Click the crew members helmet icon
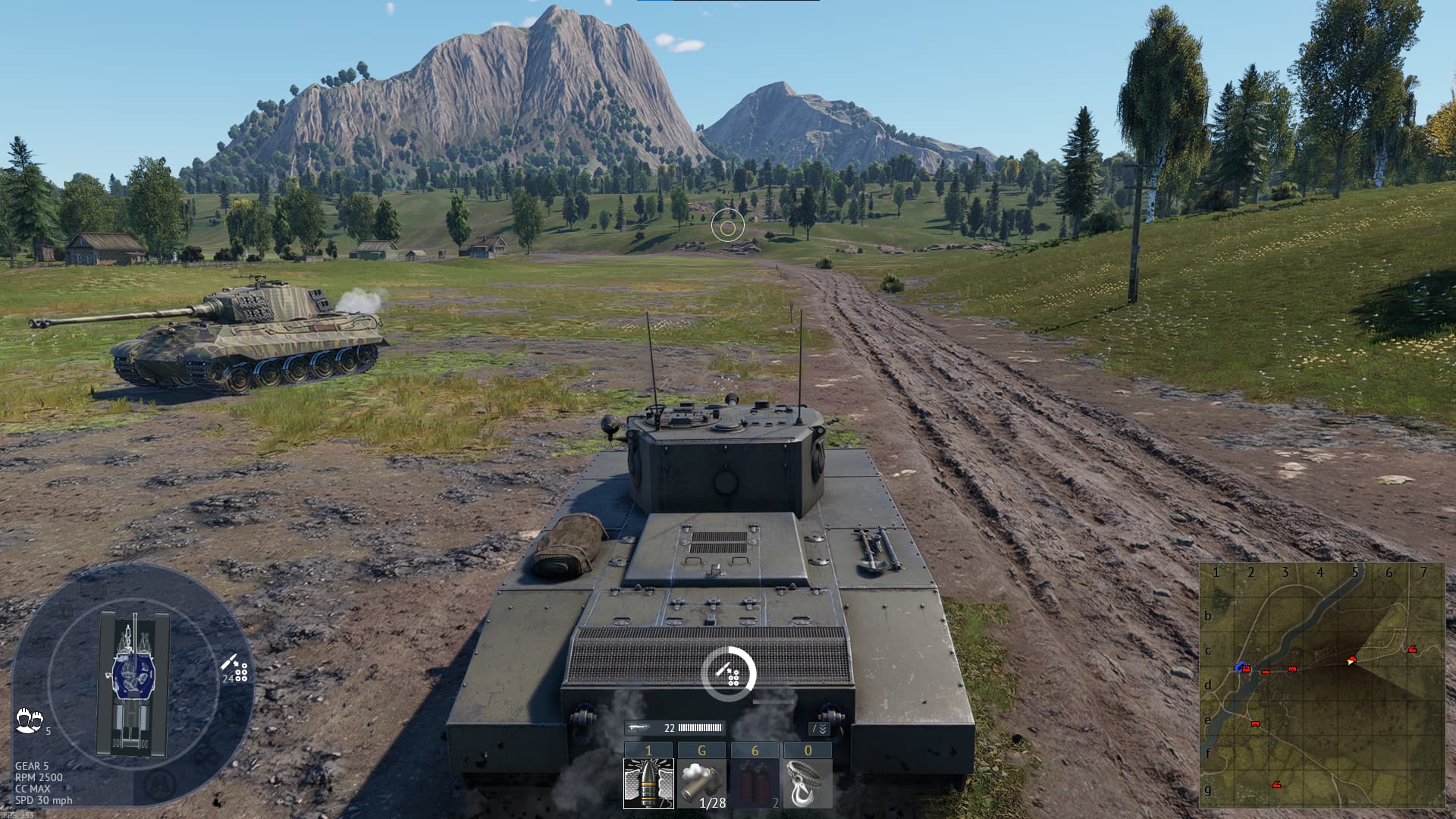Viewport: 1456px width, 819px height. 29,719
